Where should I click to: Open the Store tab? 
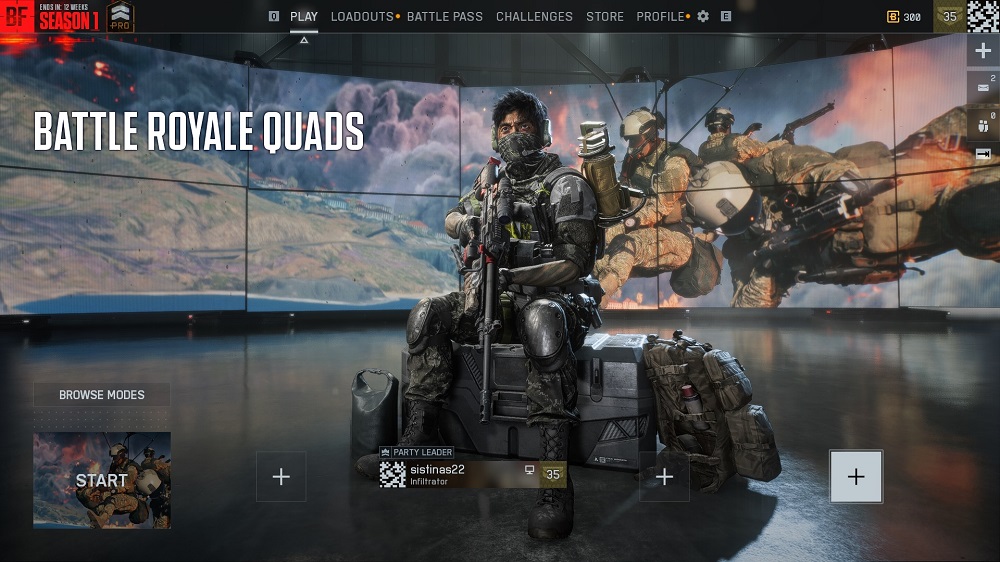click(605, 17)
